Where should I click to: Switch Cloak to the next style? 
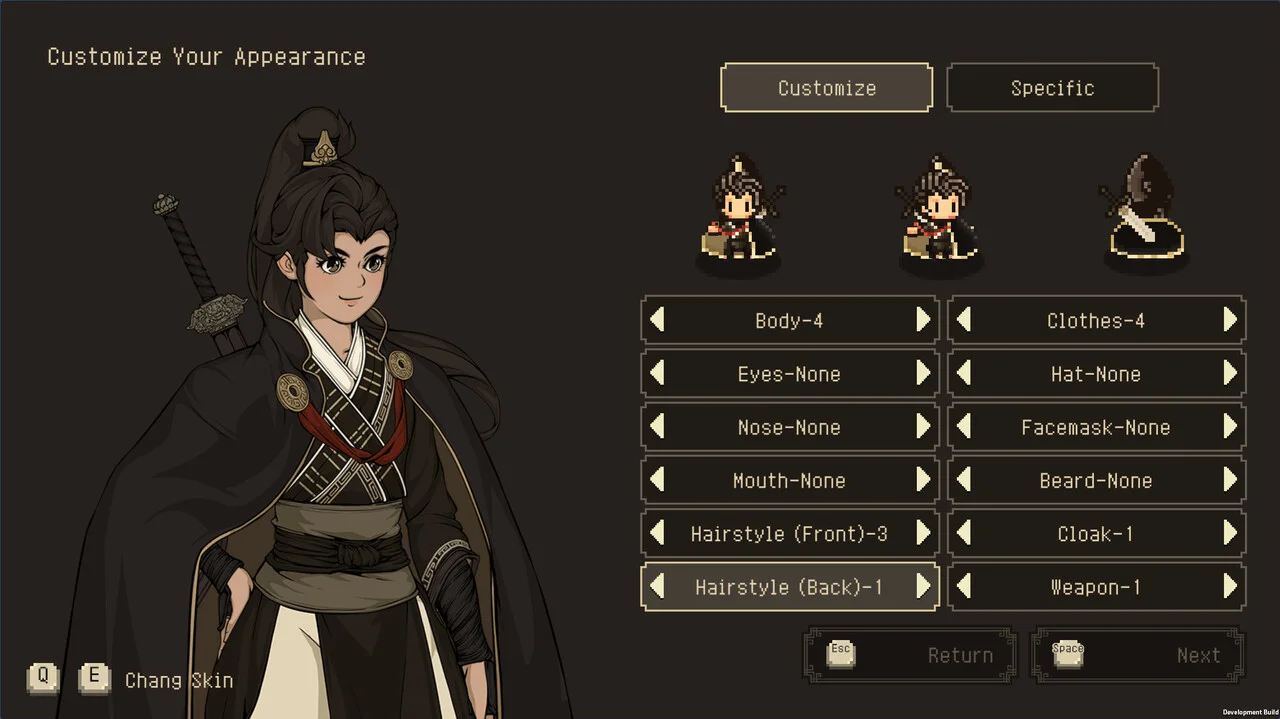tap(1230, 534)
